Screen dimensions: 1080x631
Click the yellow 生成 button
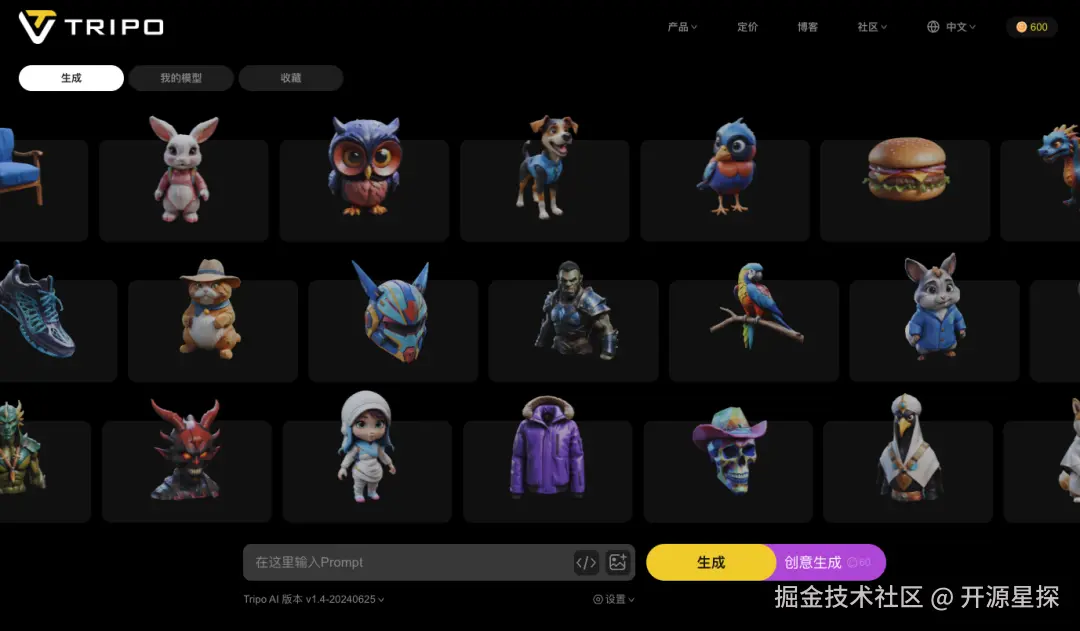tap(710, 563)
